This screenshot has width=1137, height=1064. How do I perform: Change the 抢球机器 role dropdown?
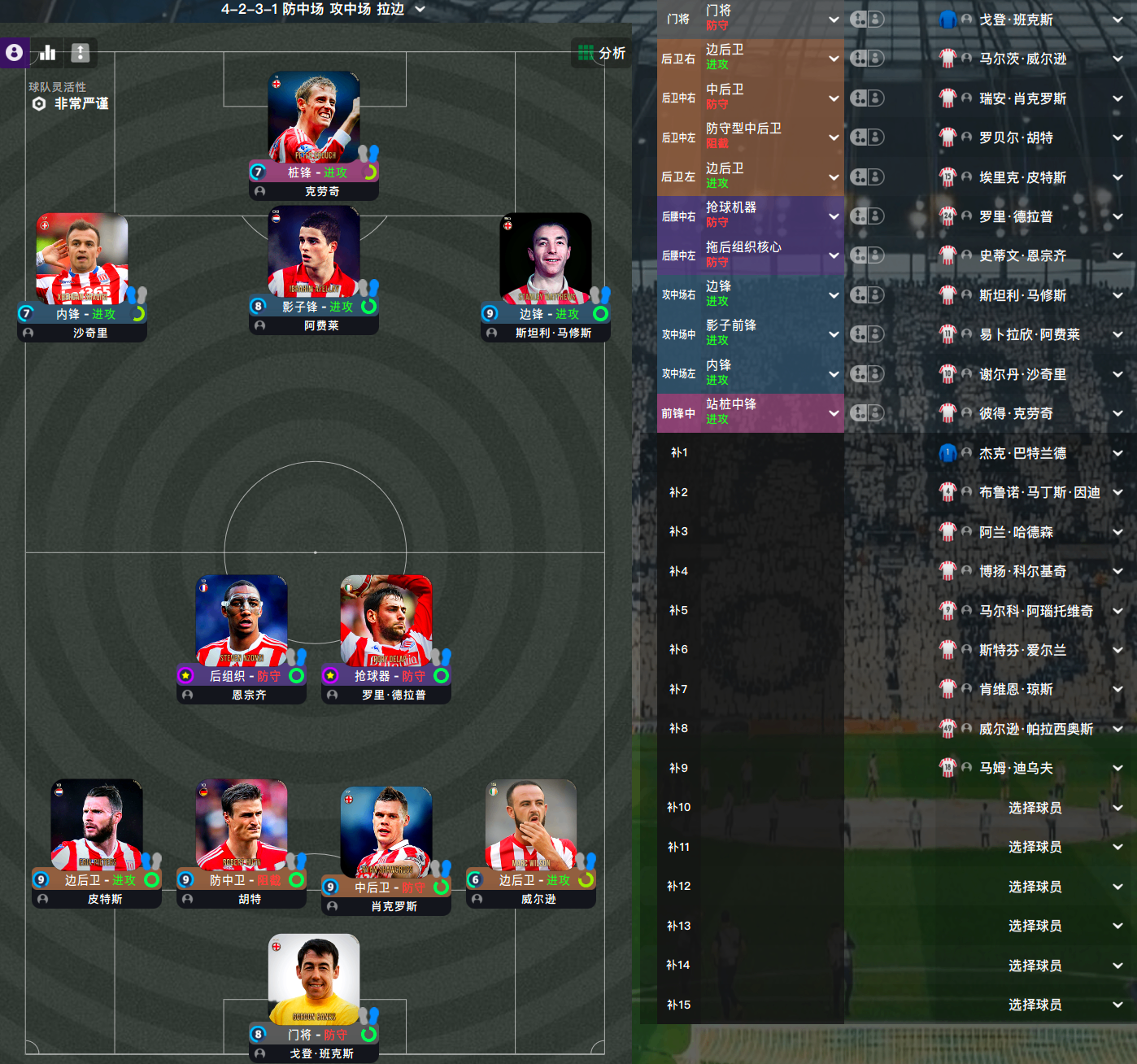point(834,216)
